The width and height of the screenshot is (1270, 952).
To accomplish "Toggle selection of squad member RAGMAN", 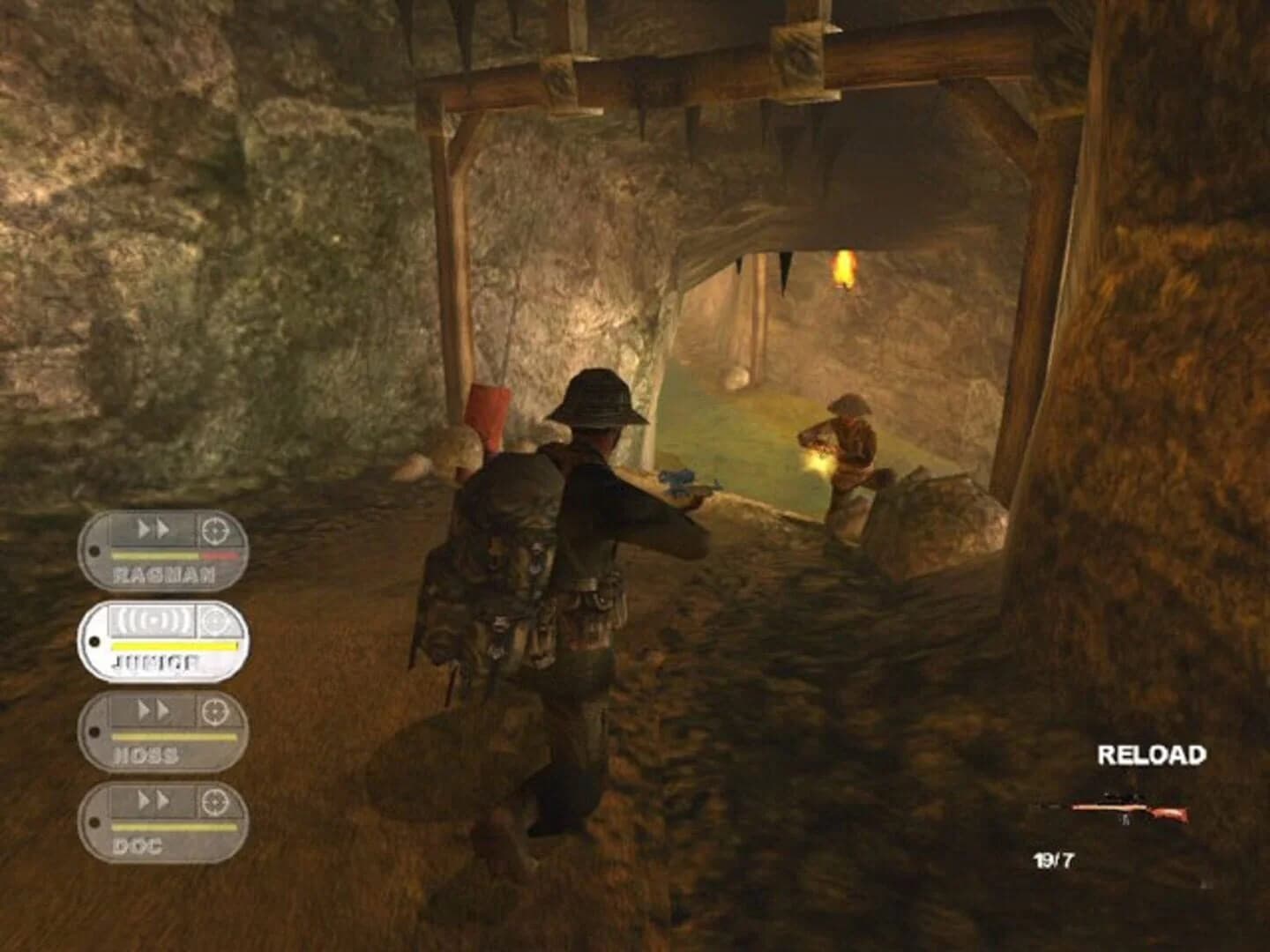I will [163, 551].
